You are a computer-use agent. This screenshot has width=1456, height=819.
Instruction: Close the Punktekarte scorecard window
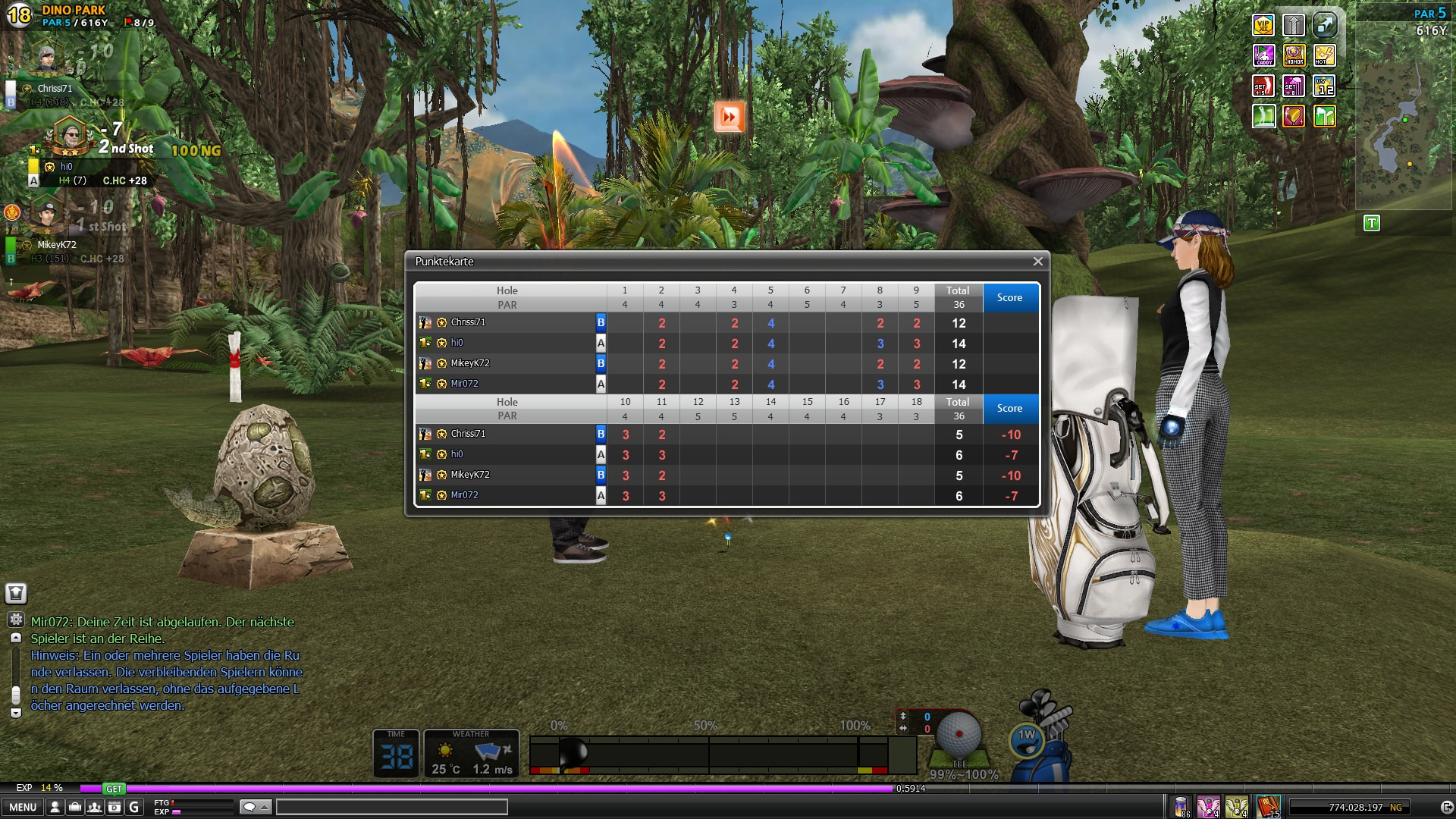point(1037,262)
